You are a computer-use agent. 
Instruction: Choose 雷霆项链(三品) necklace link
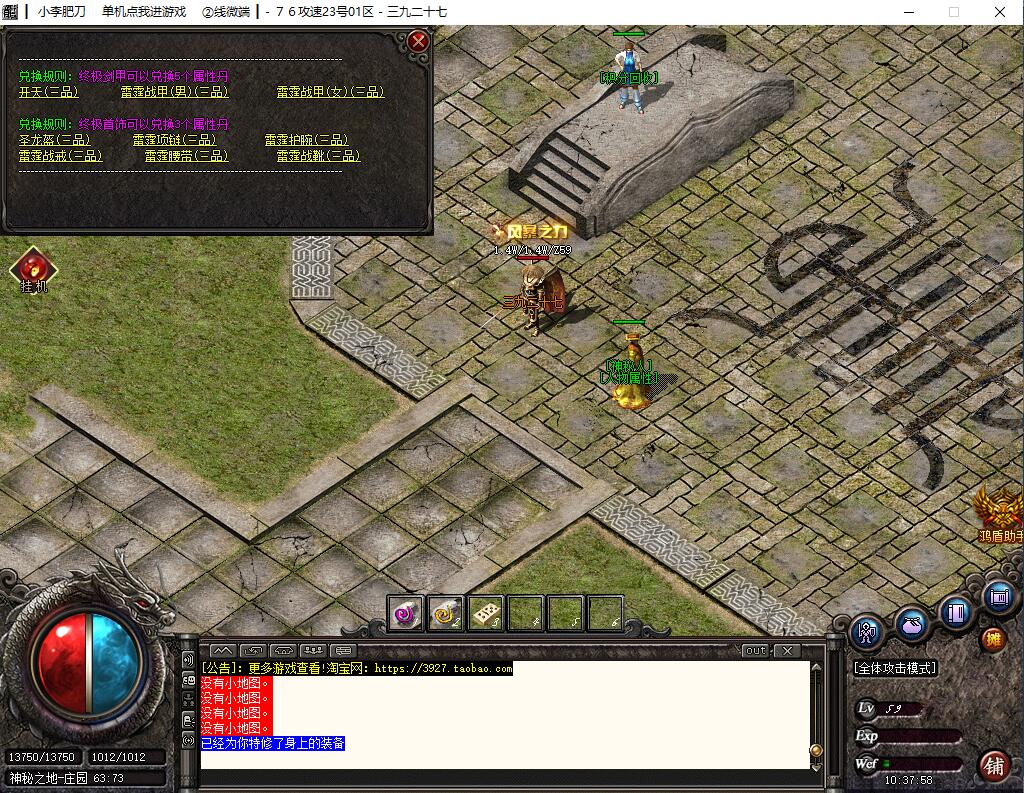pos(174,140)
